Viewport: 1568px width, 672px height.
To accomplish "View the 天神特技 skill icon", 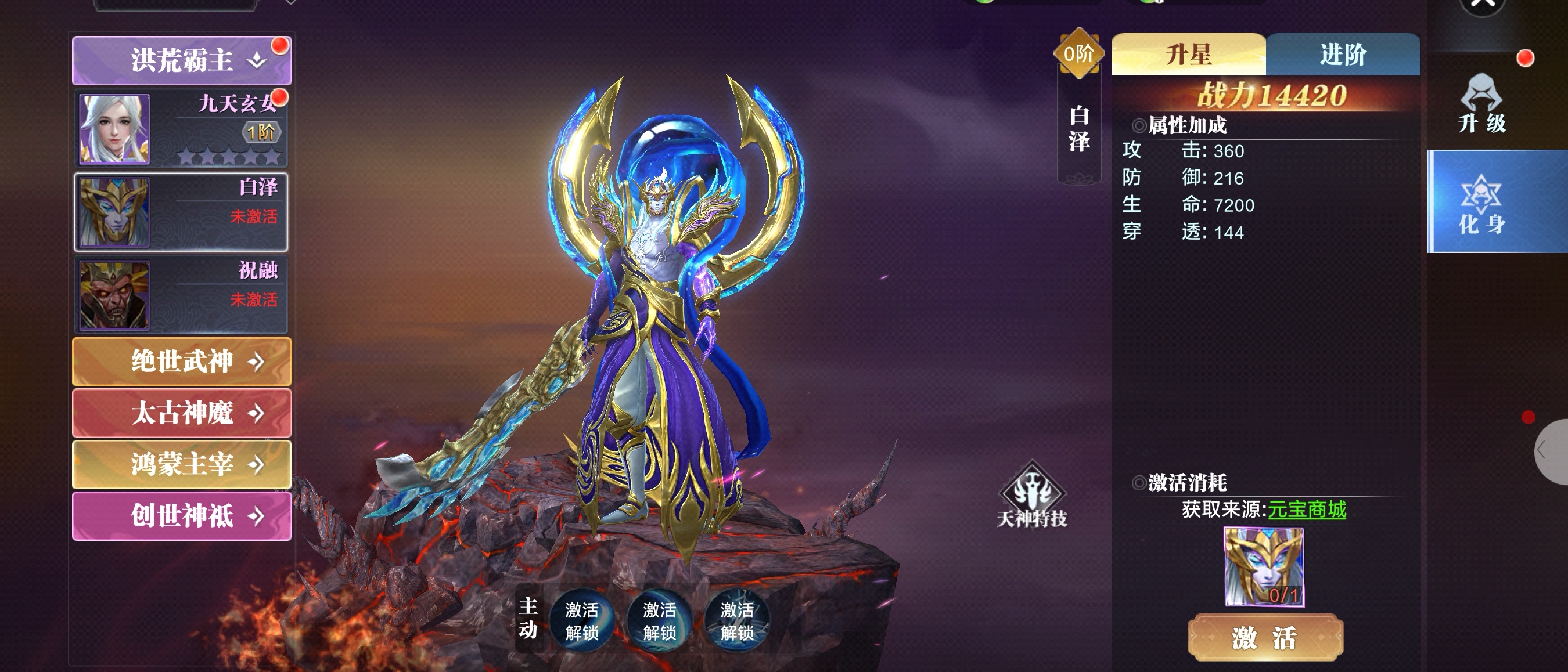I will [x=1032, y=494].
